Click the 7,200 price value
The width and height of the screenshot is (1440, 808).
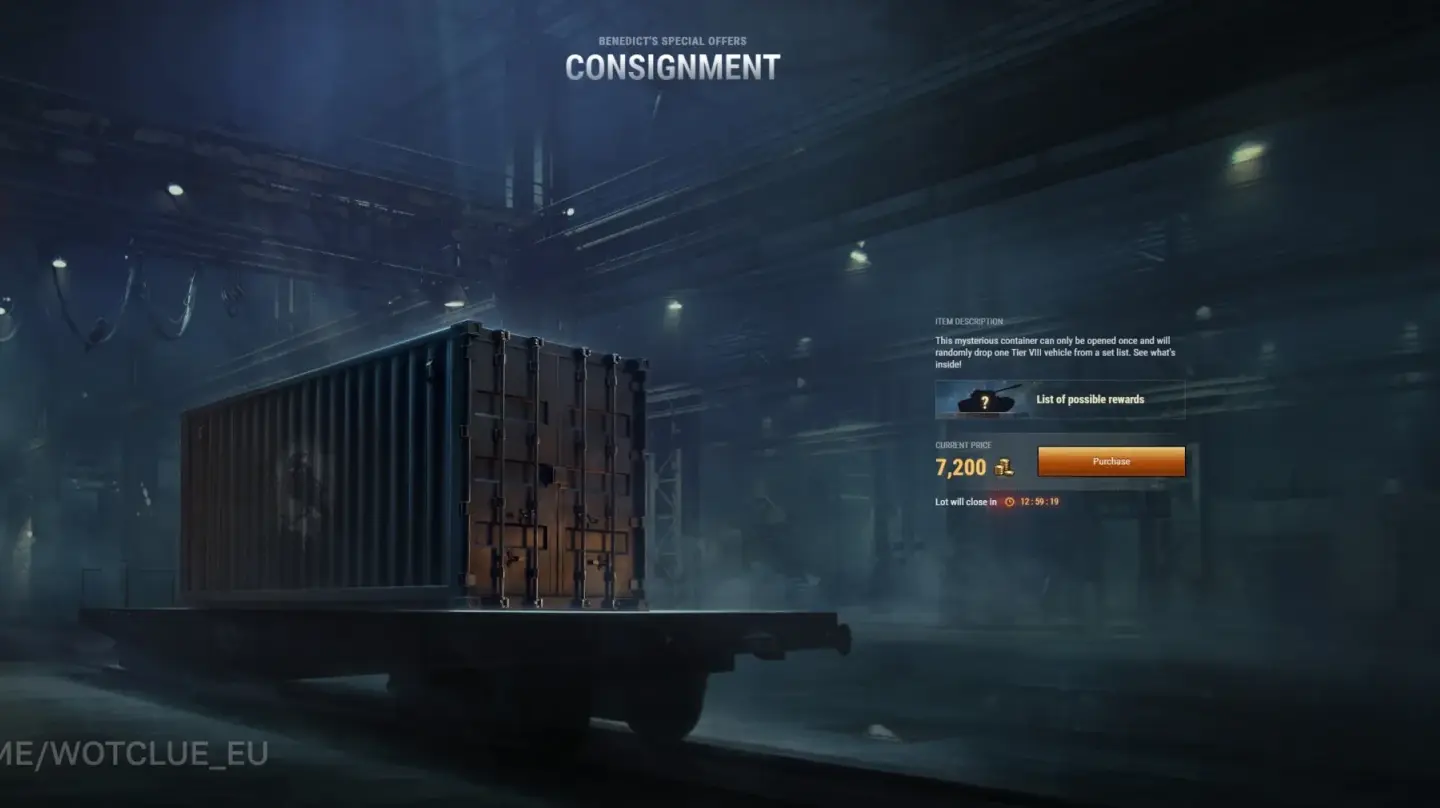tap(962, 466)
